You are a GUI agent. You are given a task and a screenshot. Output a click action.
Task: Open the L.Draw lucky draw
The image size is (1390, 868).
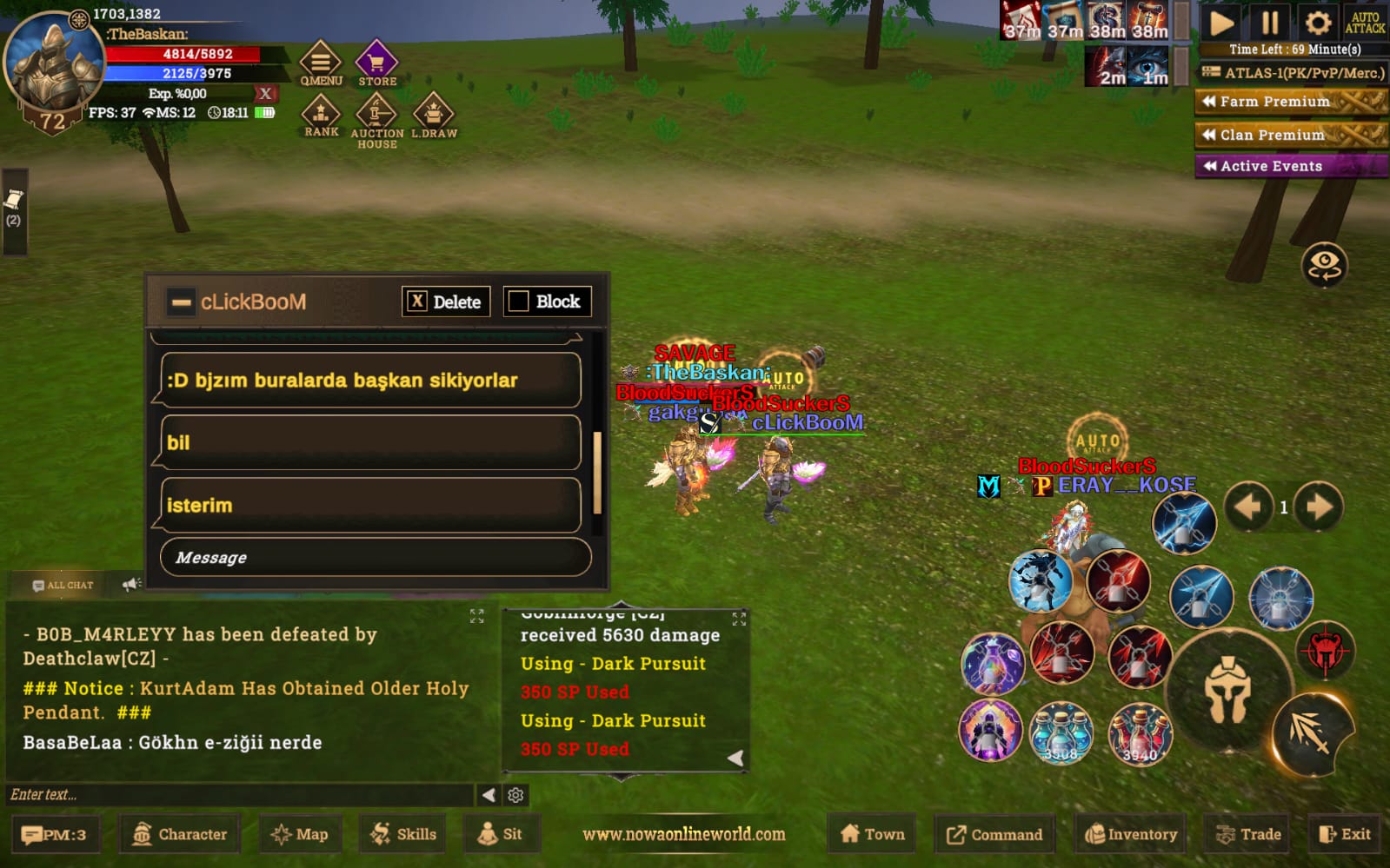pos(433,117)
